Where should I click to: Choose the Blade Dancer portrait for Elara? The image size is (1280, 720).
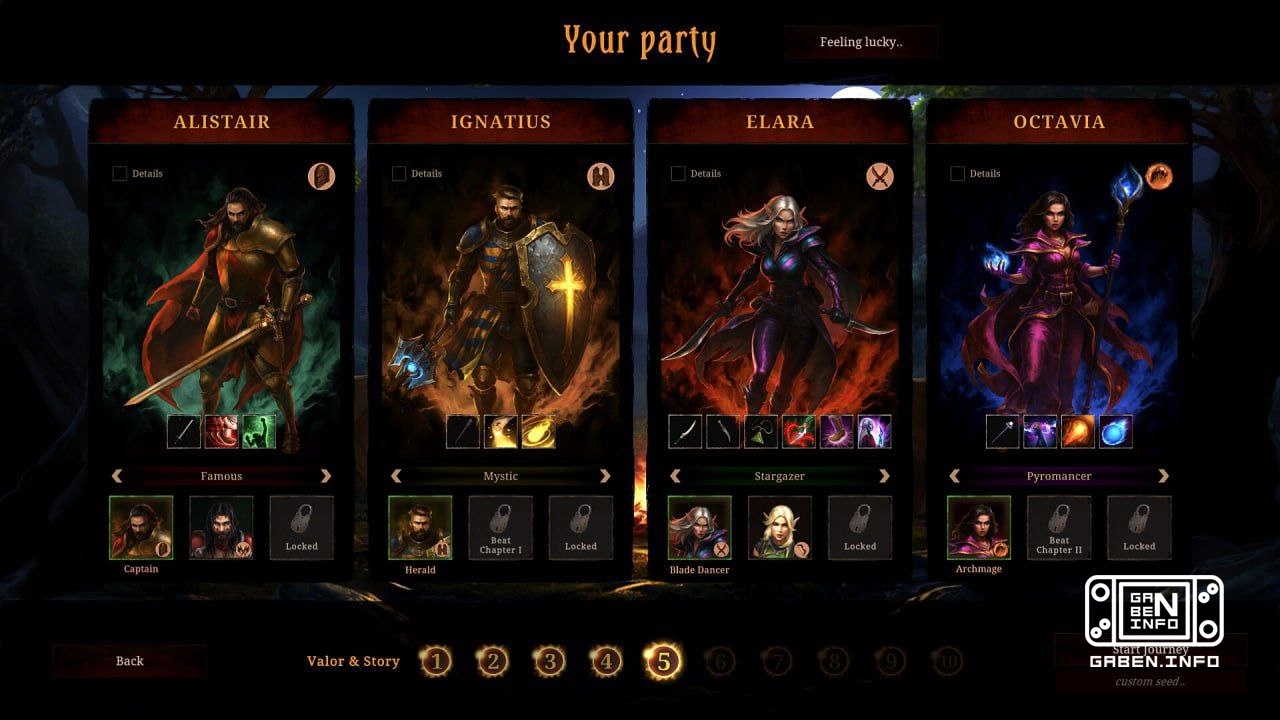(699, 528)
